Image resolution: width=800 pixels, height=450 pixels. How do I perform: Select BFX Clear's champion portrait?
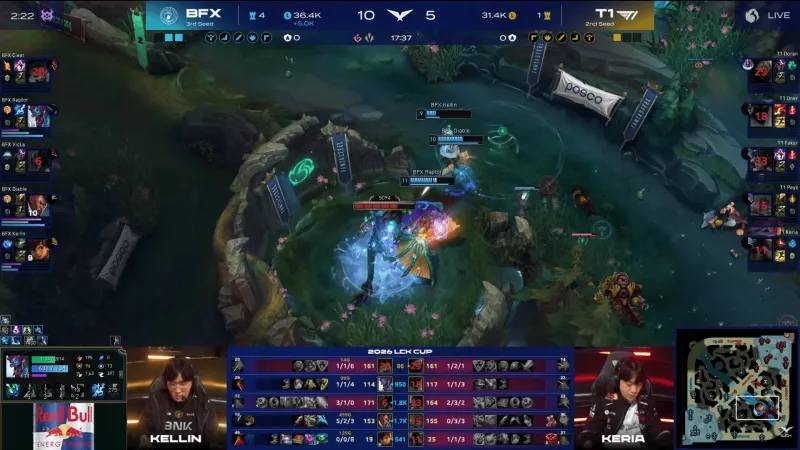pyautogui.click(x=38, y=73)
